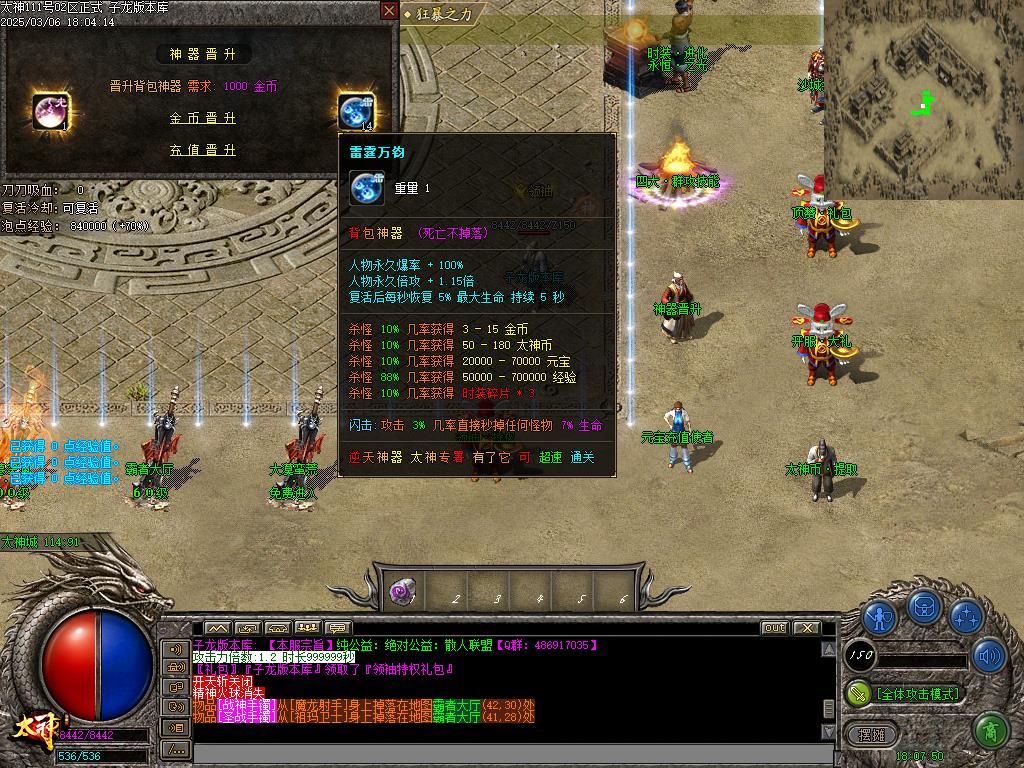Use the item in hotbar slot 1

pos(404,591)
